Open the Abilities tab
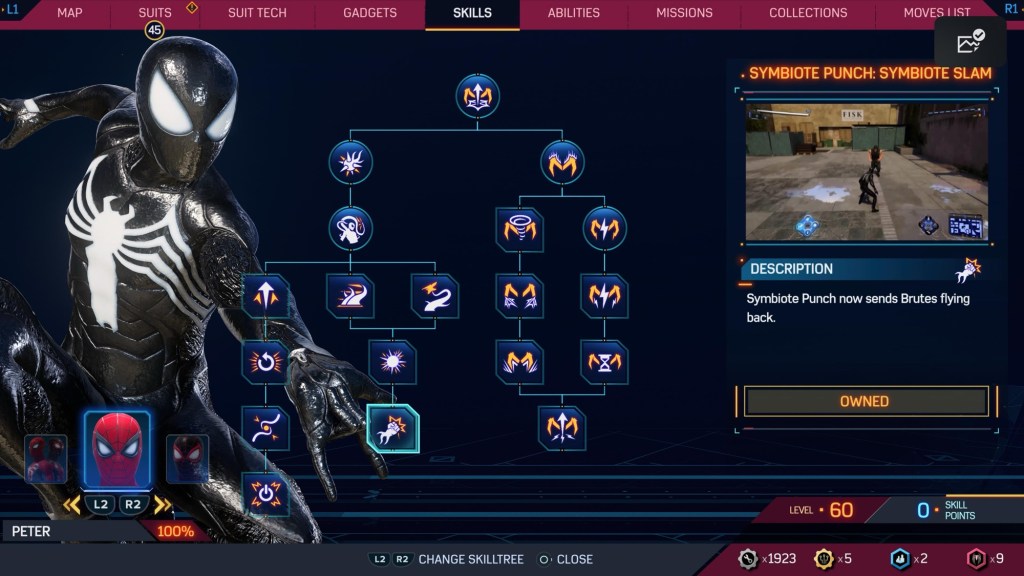 (x=574, y=13)
